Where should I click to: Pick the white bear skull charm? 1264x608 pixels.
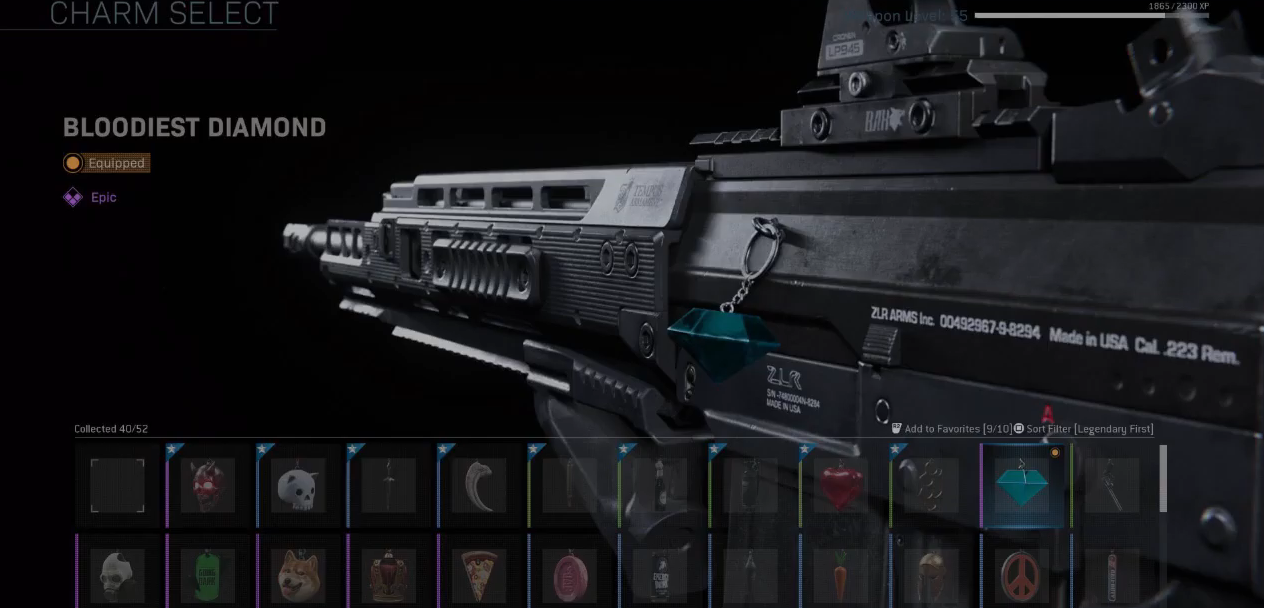(298, 486)
